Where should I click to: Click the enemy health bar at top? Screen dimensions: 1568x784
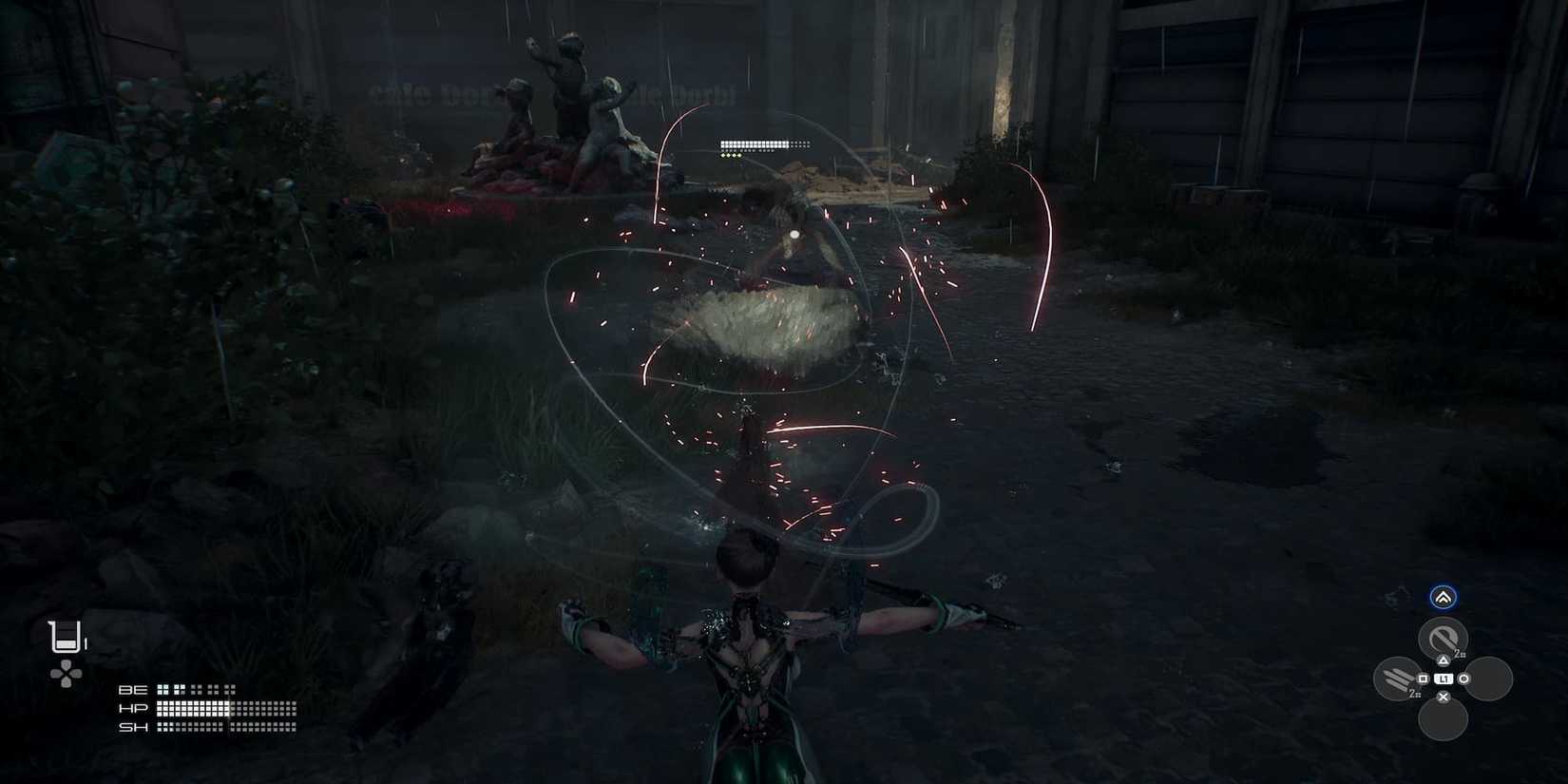(754, 143)
